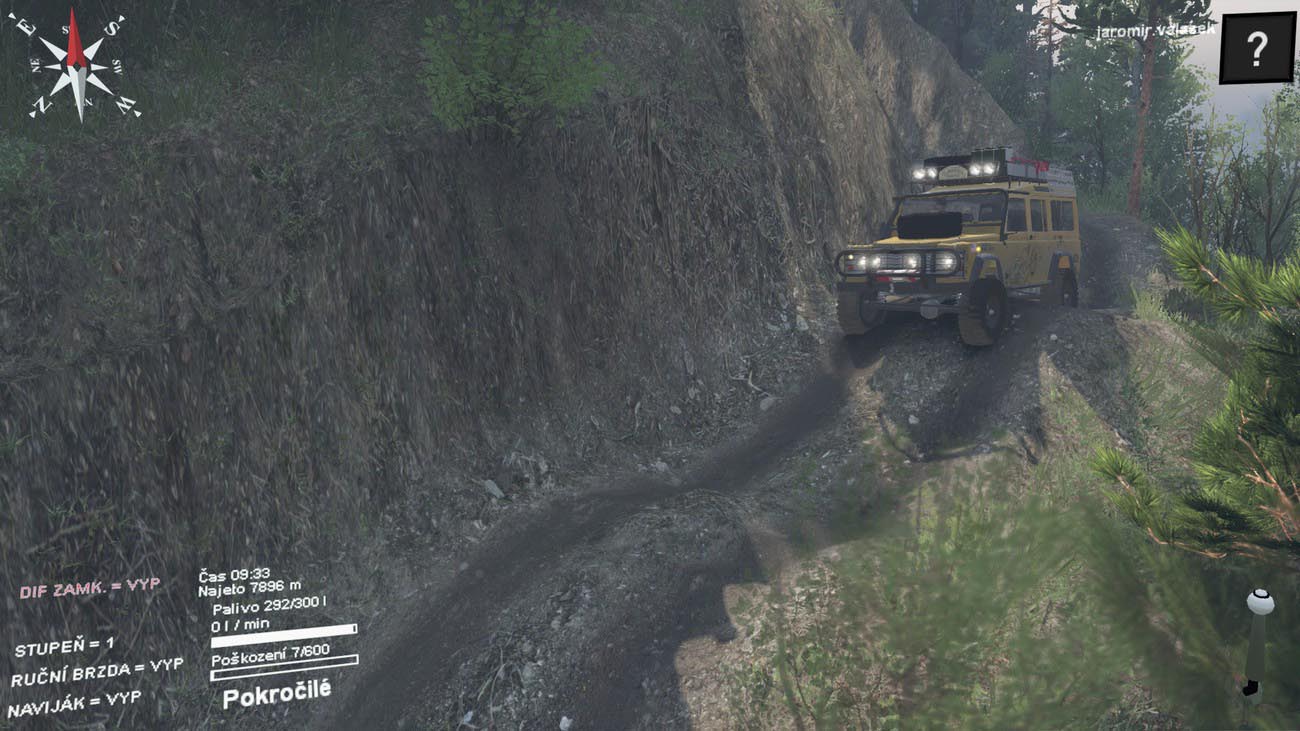Click the compass rose
This screenshot has height=731, width=1300.
click(x=76, y=66)
